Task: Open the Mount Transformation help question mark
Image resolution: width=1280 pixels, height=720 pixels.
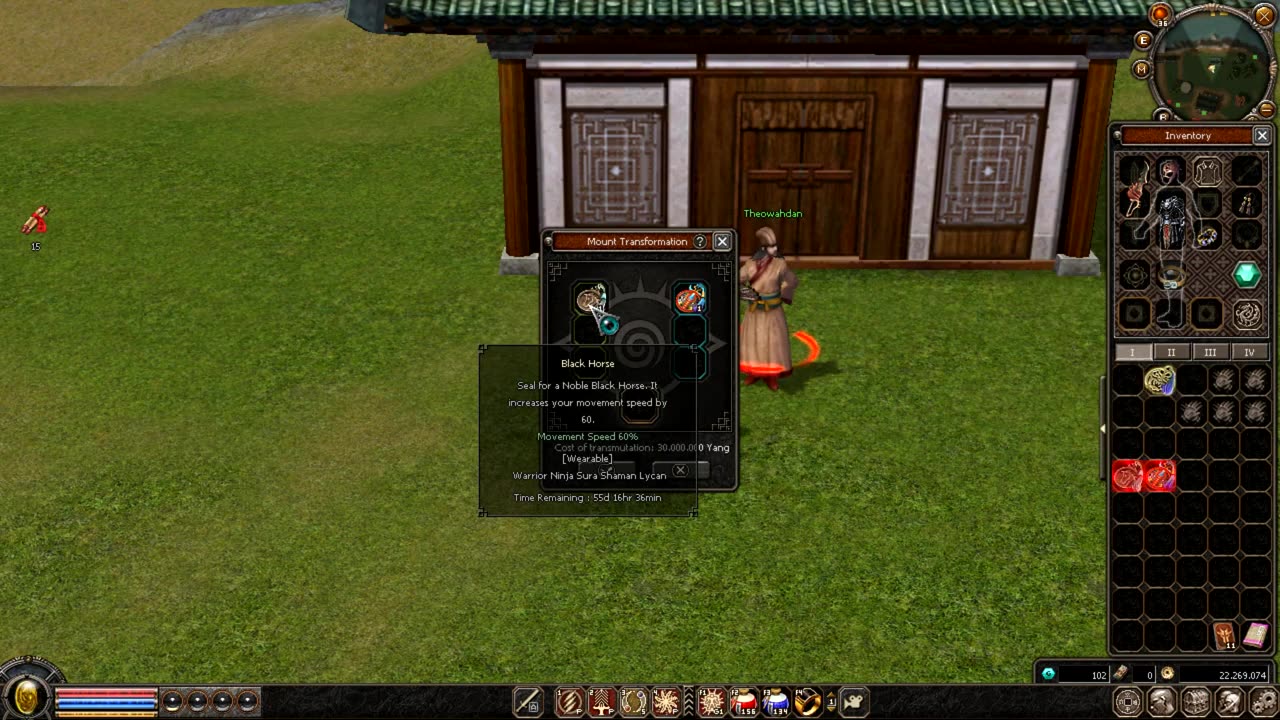Action: (700, 241)
